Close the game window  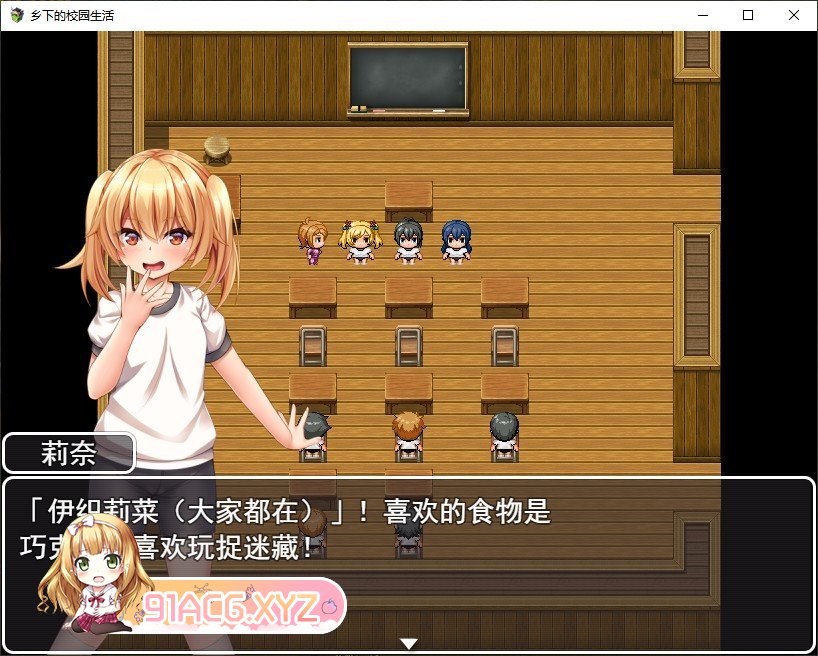[x=794, y=15]
